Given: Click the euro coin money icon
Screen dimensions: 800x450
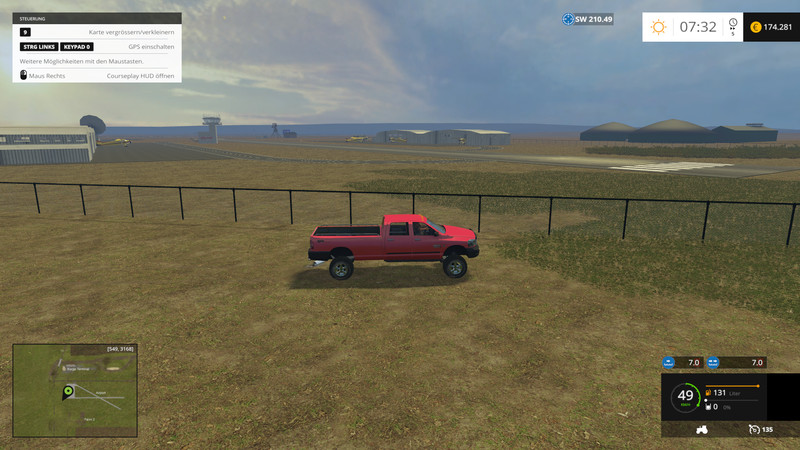Looking at the screenshot, I should (x=755, y=27).
